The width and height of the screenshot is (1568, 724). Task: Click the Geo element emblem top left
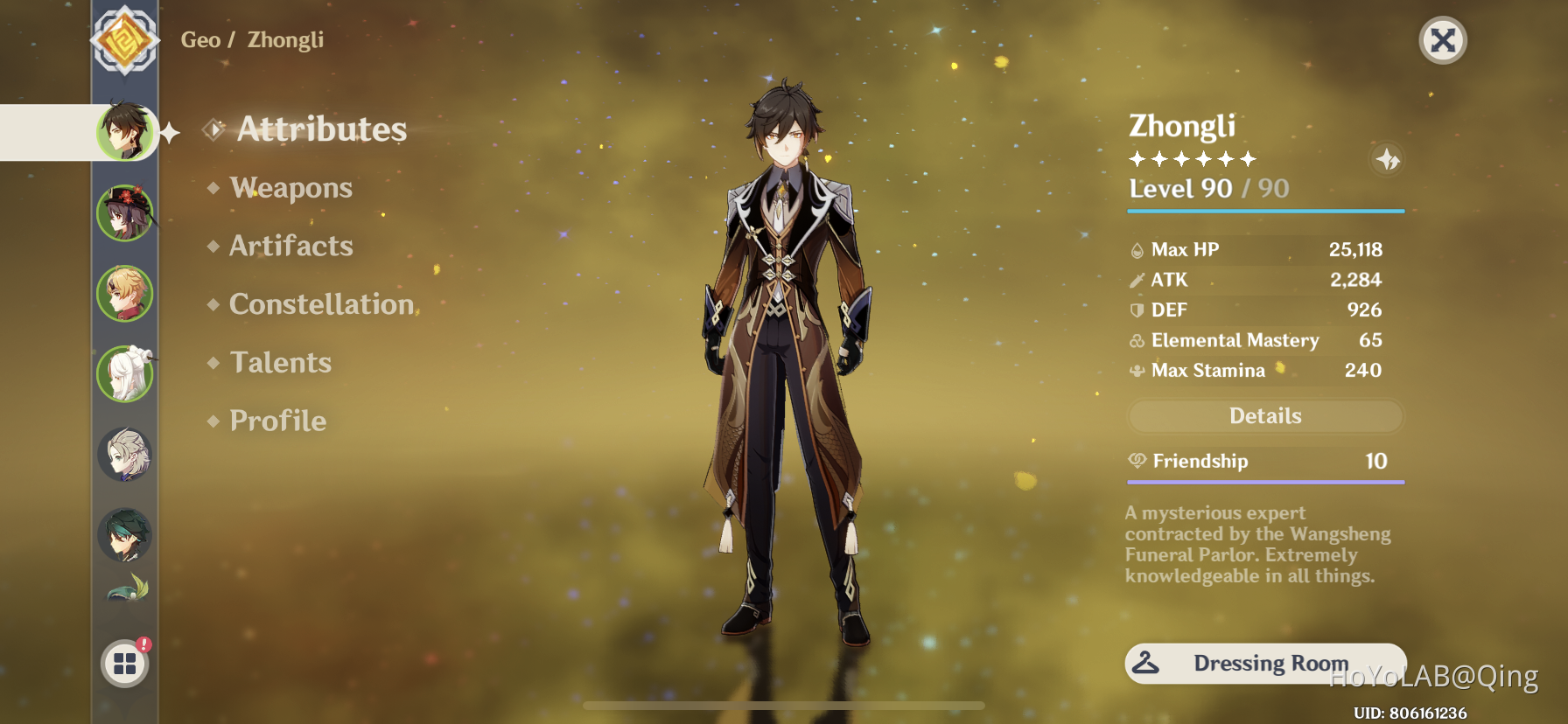125,40
